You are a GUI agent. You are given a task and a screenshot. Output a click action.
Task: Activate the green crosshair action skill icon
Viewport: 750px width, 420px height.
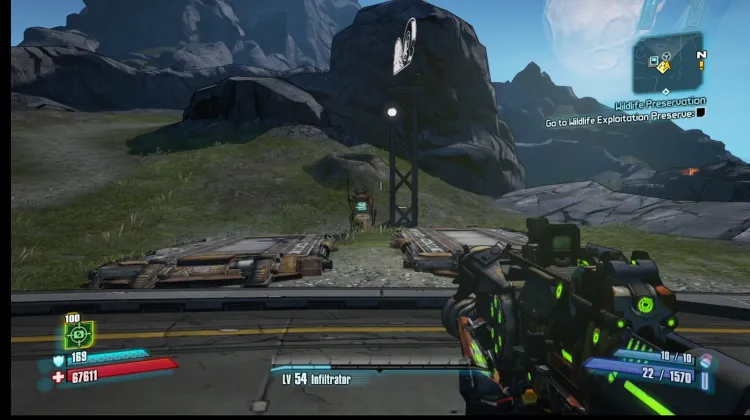(78, 333)
